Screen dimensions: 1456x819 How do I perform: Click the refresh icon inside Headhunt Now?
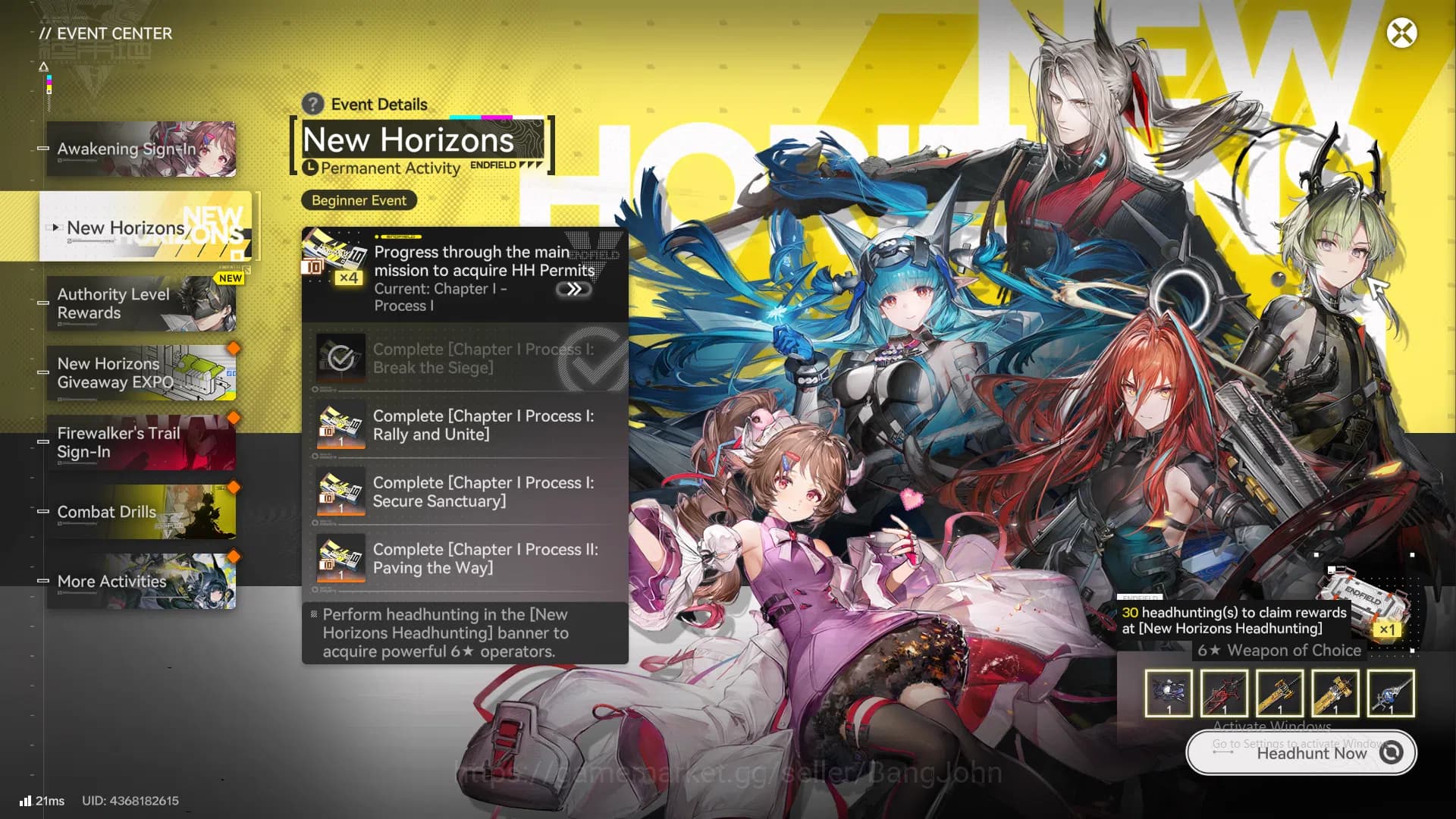pos(1392,753)
